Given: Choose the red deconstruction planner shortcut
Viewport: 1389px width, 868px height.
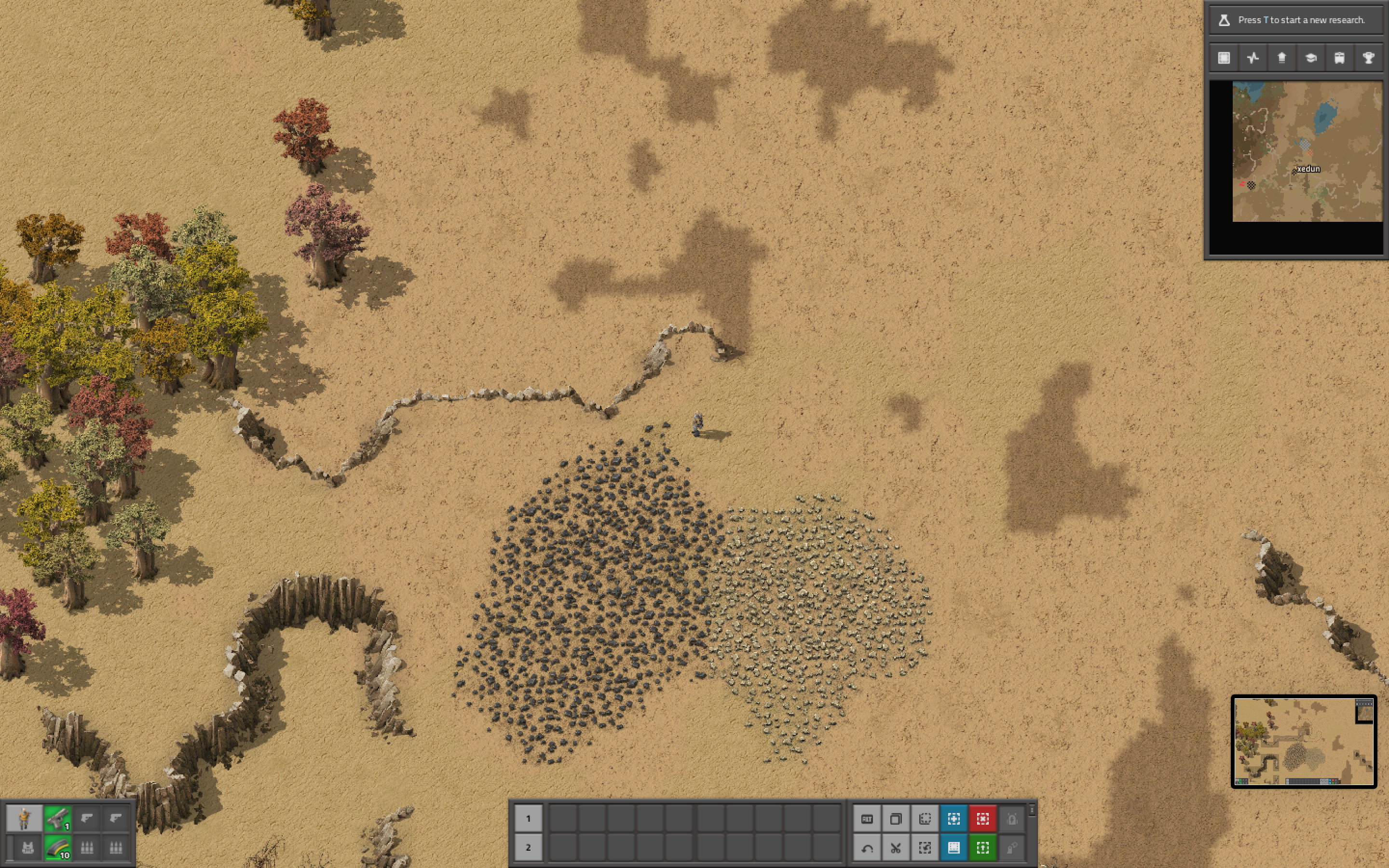Looking at the screenshot, I should pyautogui.click(x=982, y=819).
